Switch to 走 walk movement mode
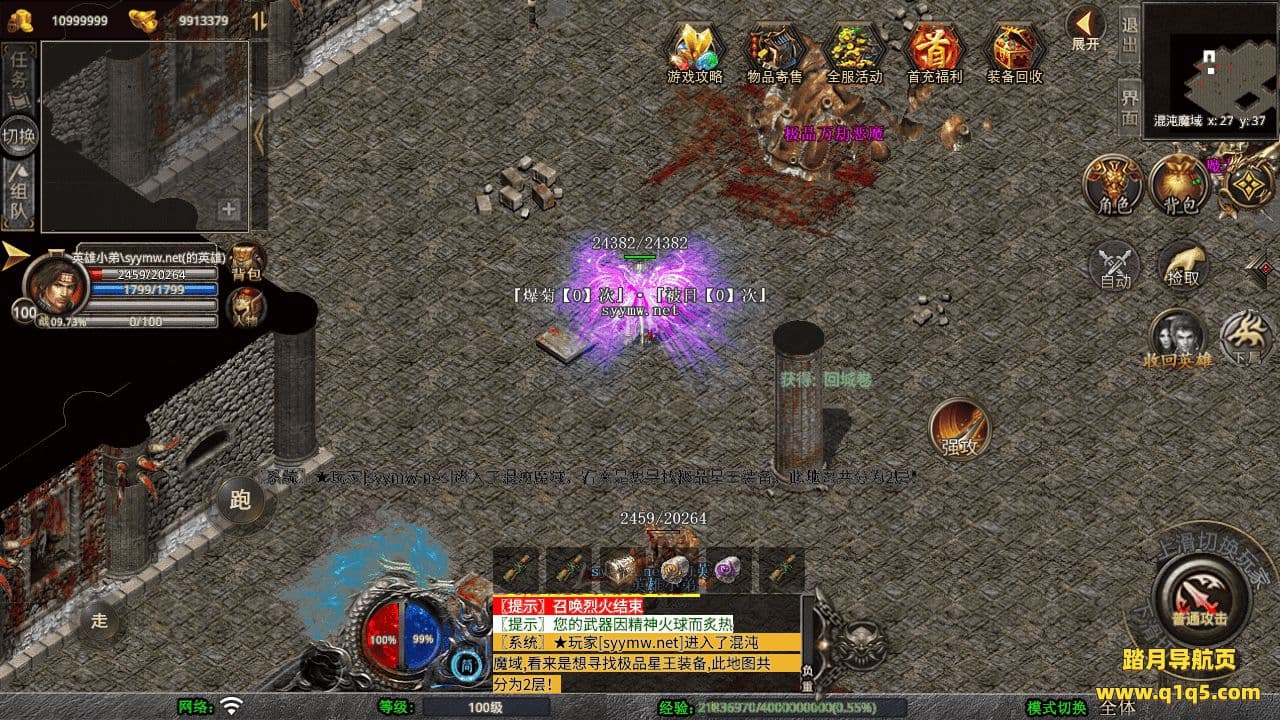The width and height of the screenshot is (1280, 720). 99,620
